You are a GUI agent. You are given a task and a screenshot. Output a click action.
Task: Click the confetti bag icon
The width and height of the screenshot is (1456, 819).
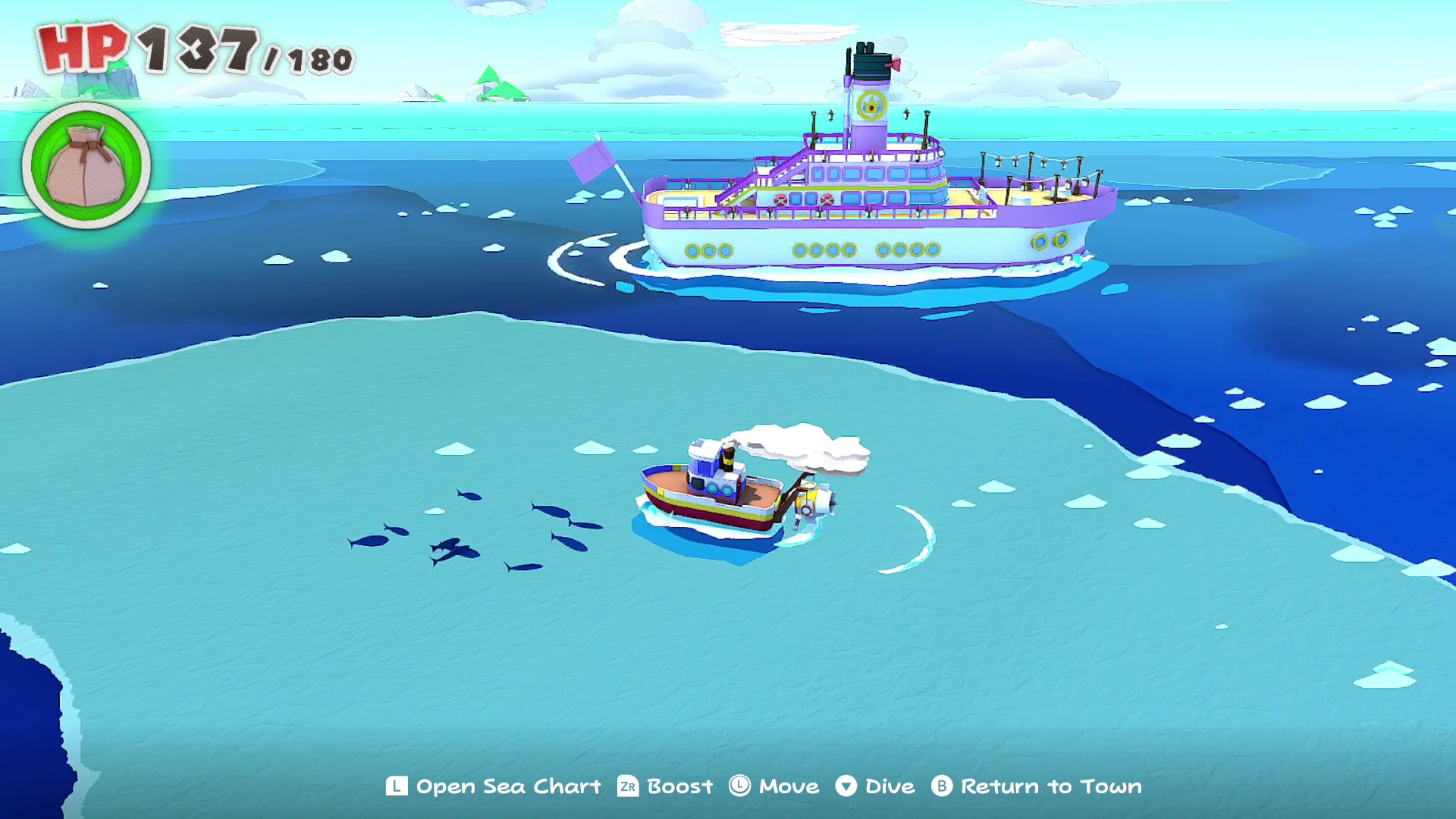pos(86,165)
